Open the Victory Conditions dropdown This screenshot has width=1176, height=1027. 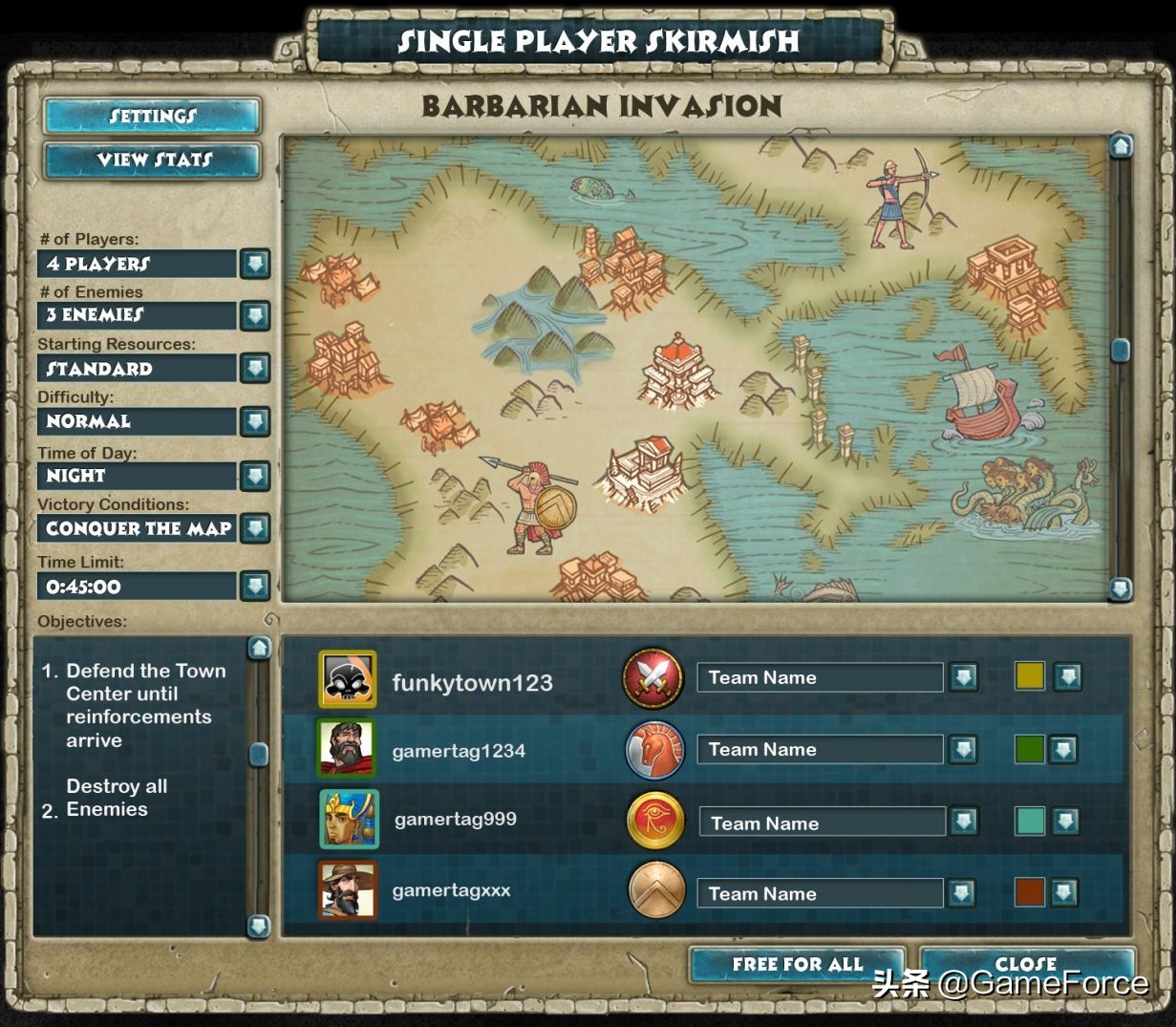pos(255,527)
